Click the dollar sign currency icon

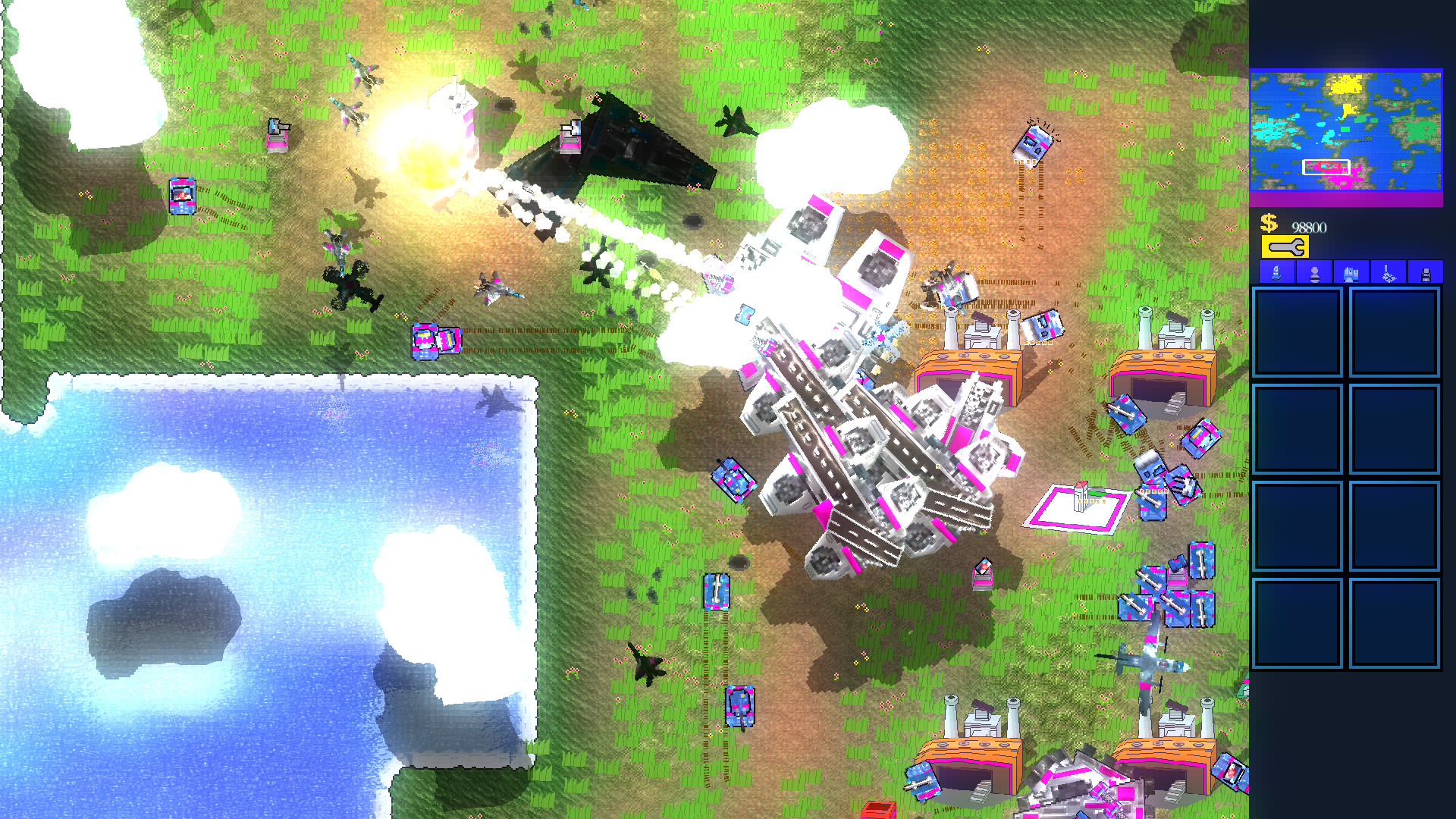tap(1268, 224)
